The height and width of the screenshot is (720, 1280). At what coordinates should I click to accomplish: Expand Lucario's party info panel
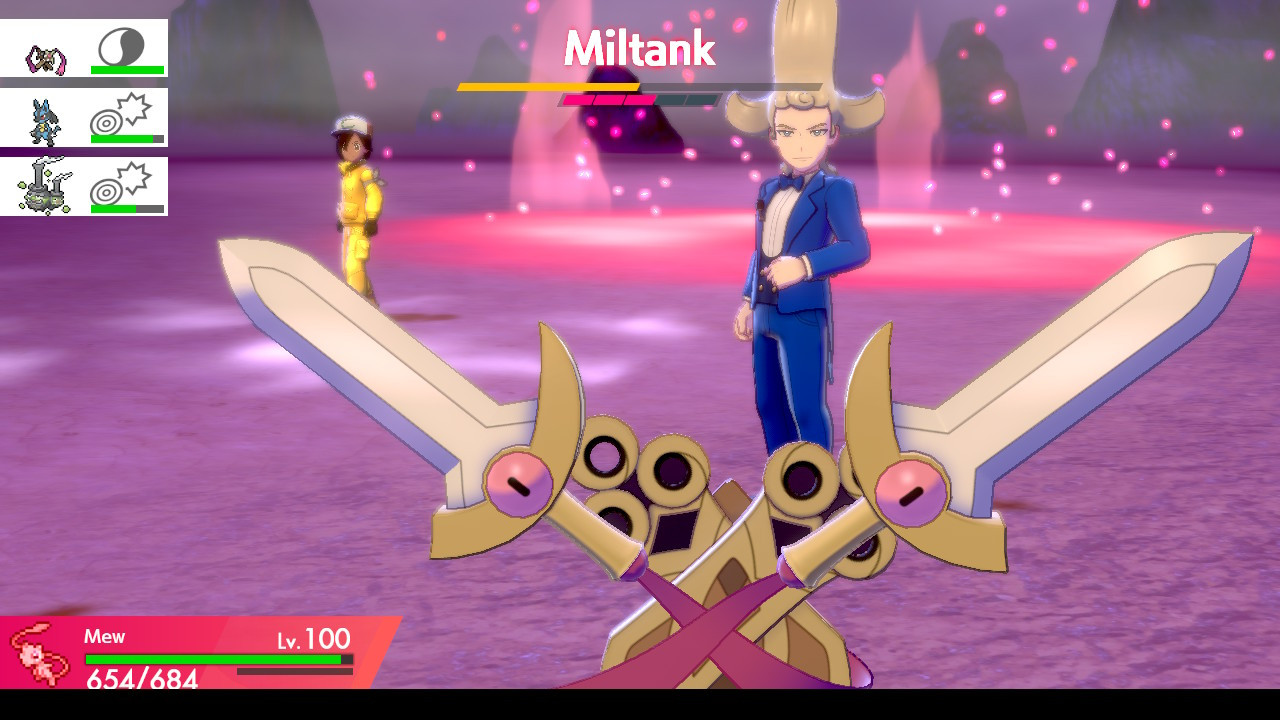coord(84,115)
